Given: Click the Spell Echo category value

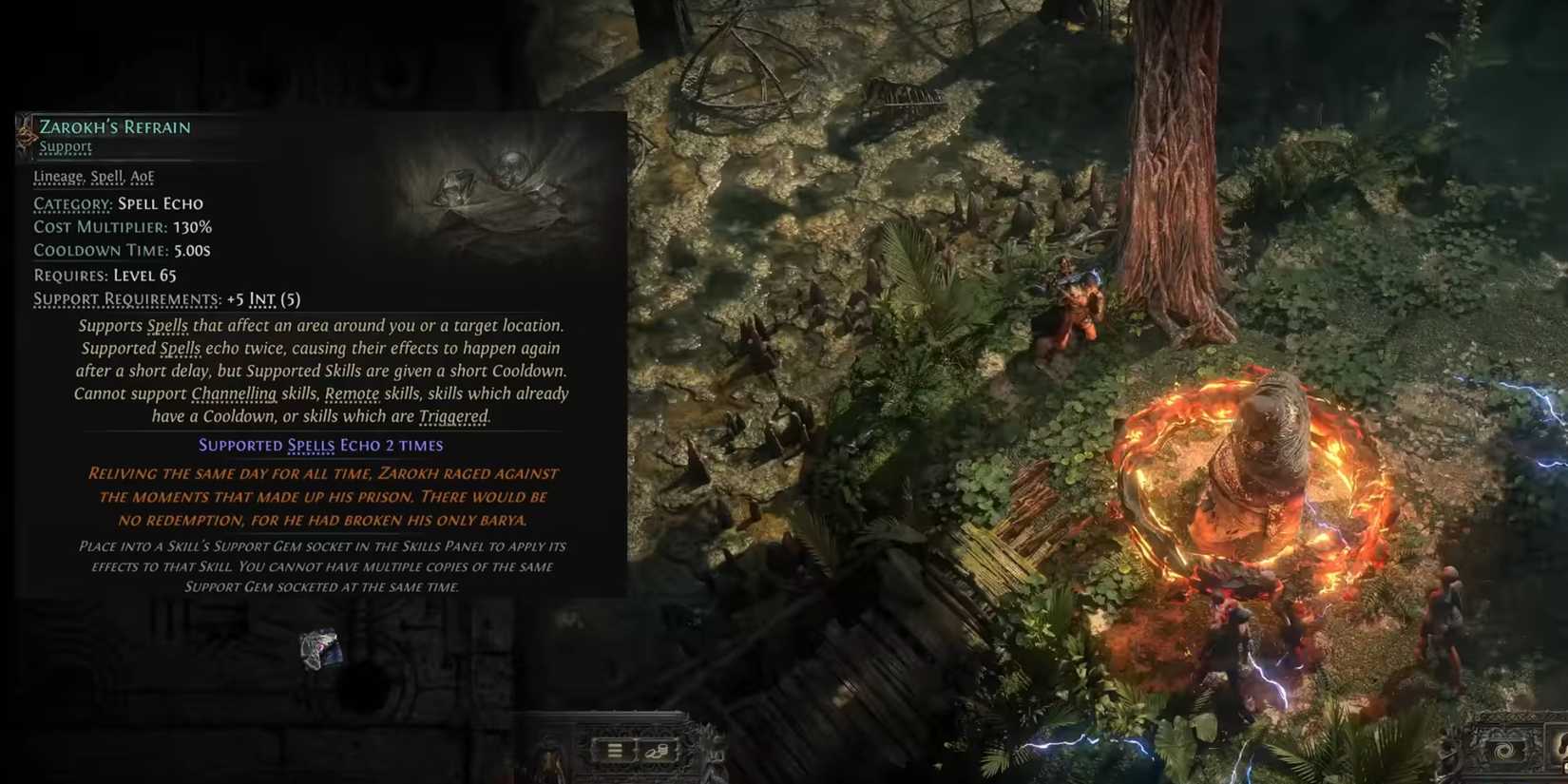Looking at the screenshot, I should point(161,203).
